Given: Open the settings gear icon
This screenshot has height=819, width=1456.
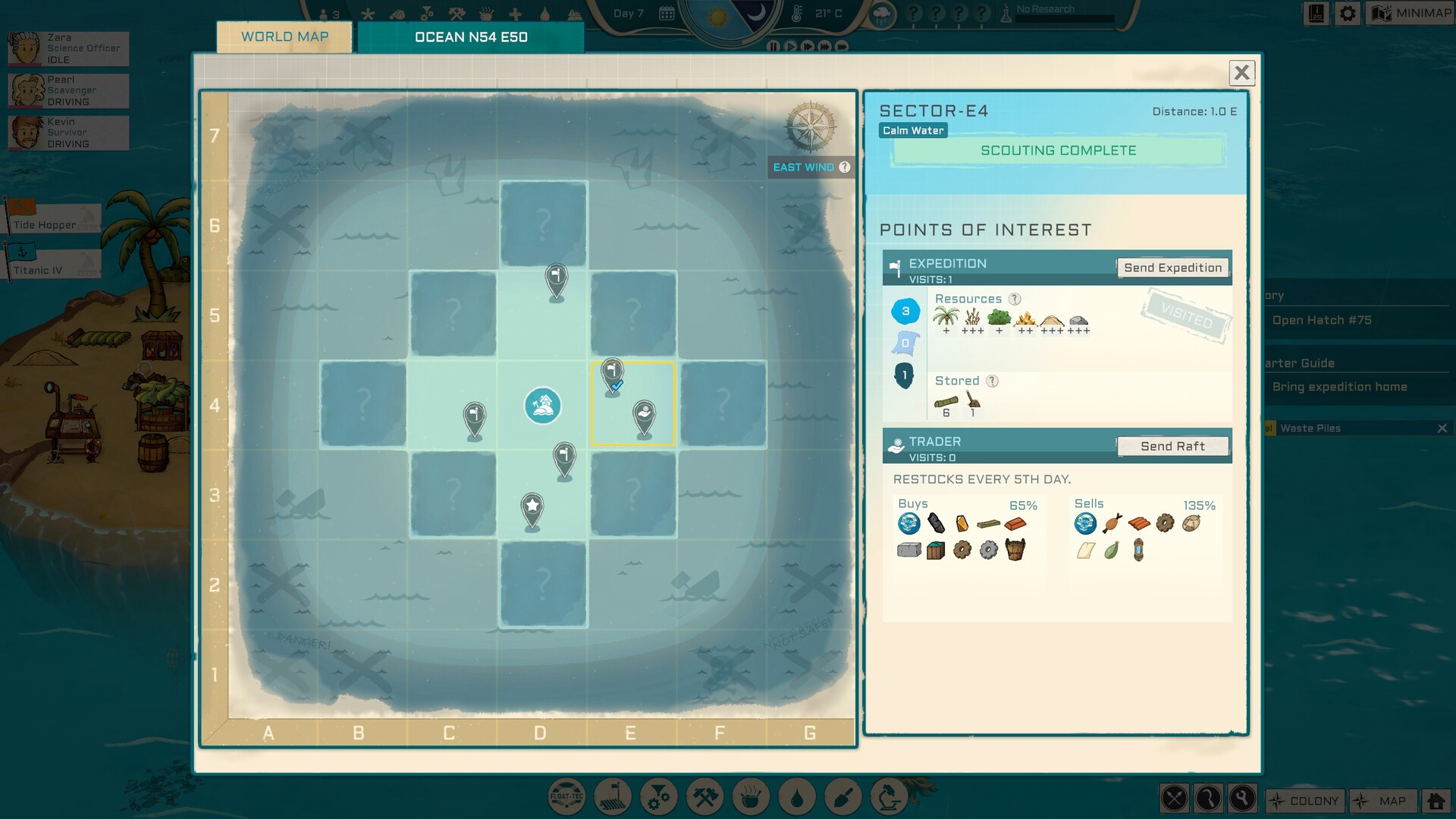Looking at the screenshot, I should pyautogui.click(x=1348, y=13).
